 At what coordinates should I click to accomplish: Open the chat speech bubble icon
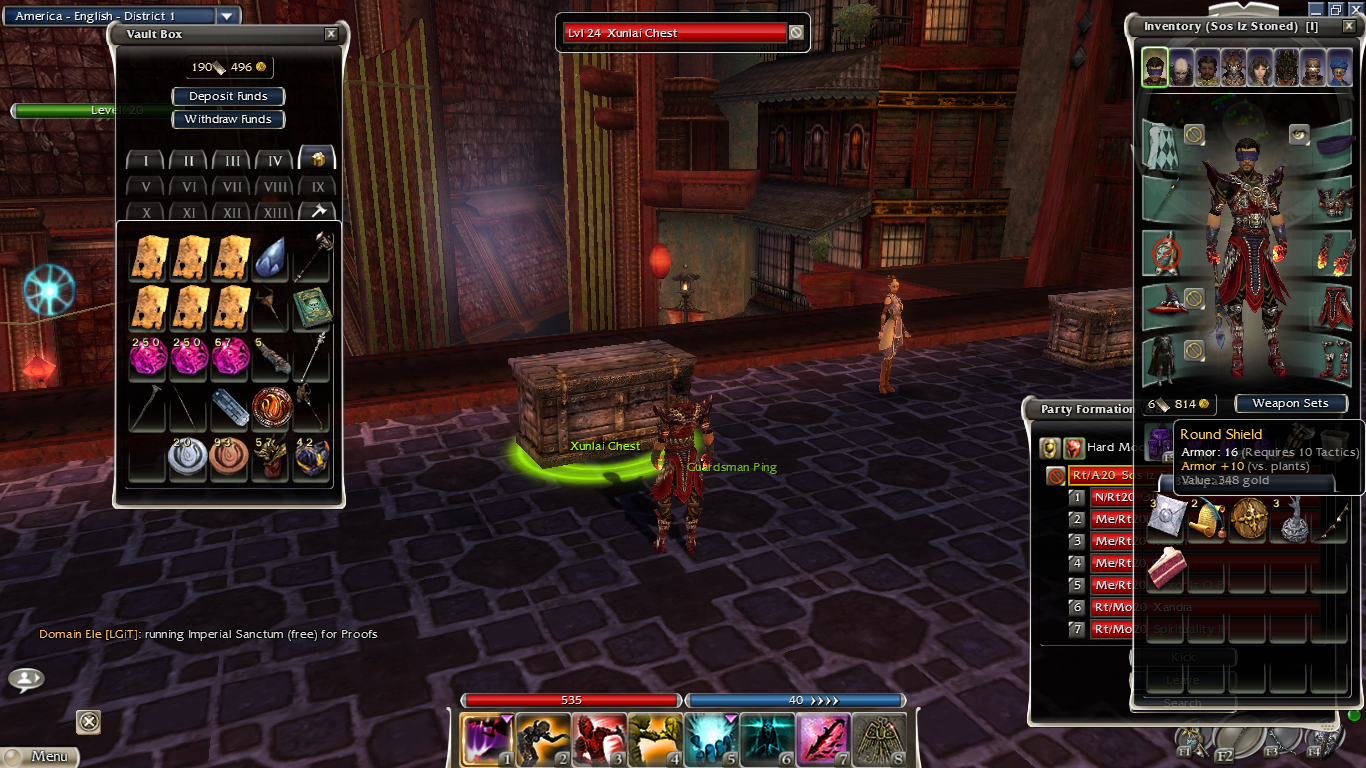coord(26,680)
